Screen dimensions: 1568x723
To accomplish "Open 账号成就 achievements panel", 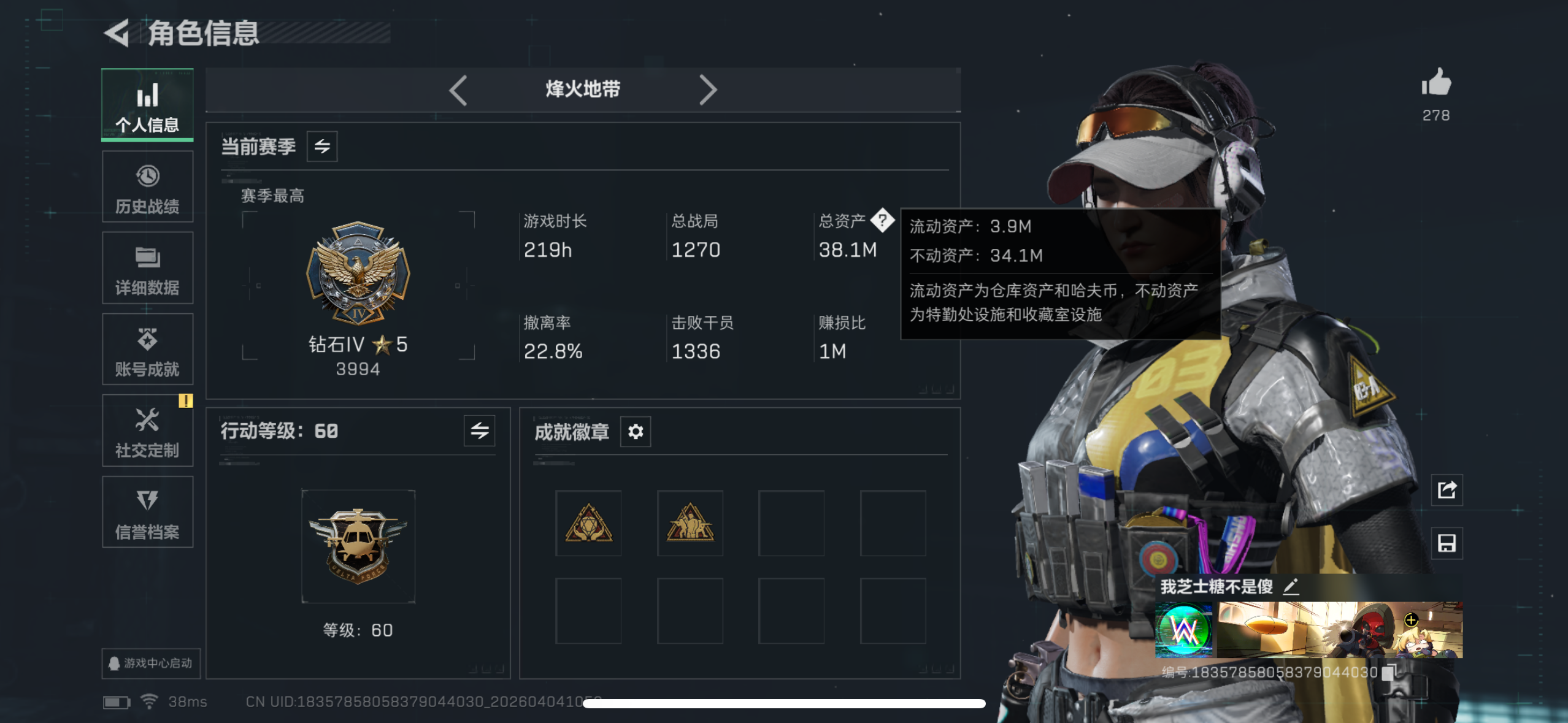I will click(x=147, y=350).
